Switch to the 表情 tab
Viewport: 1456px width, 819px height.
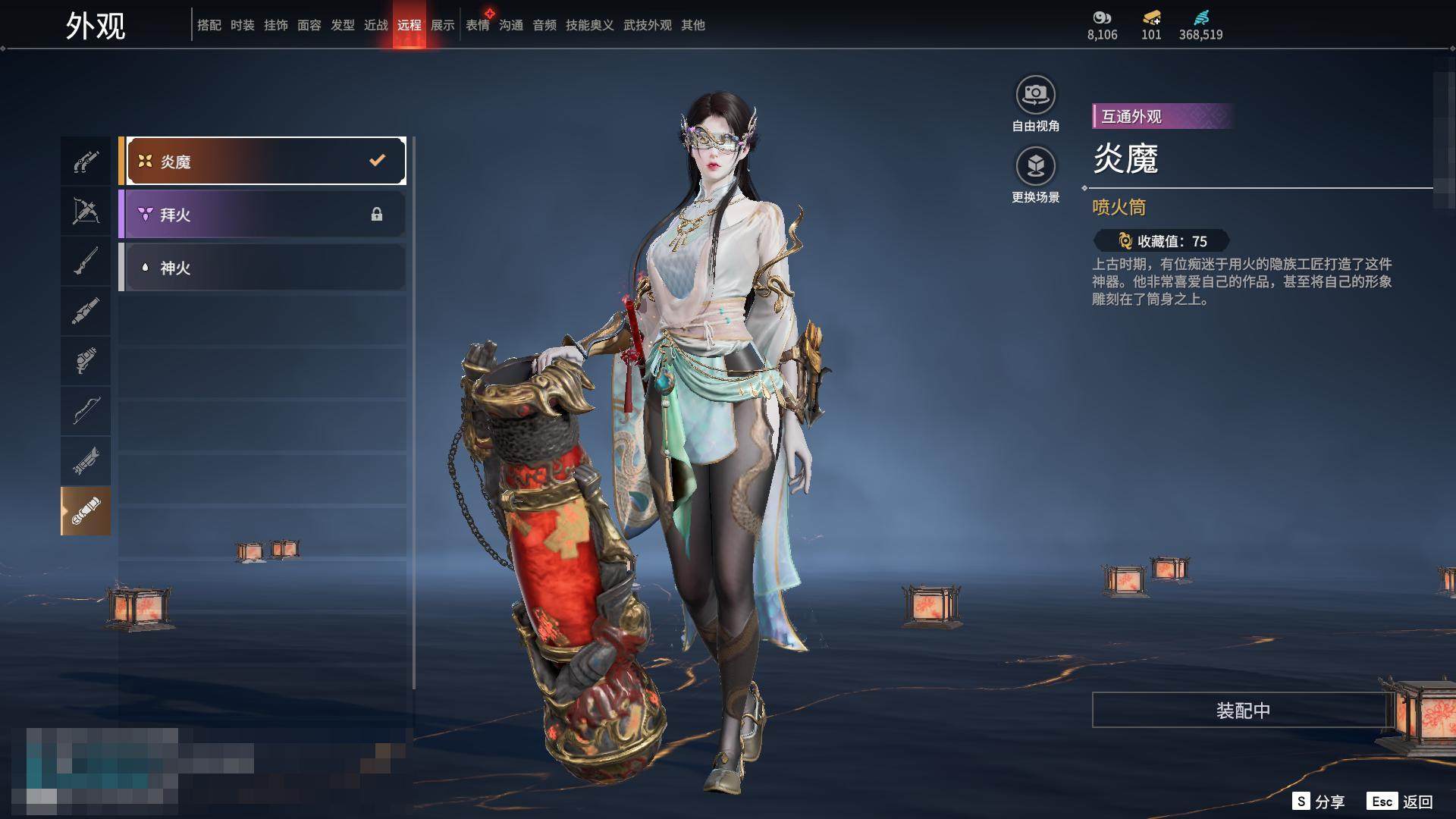pyautogui.click(x=478, y=25)
